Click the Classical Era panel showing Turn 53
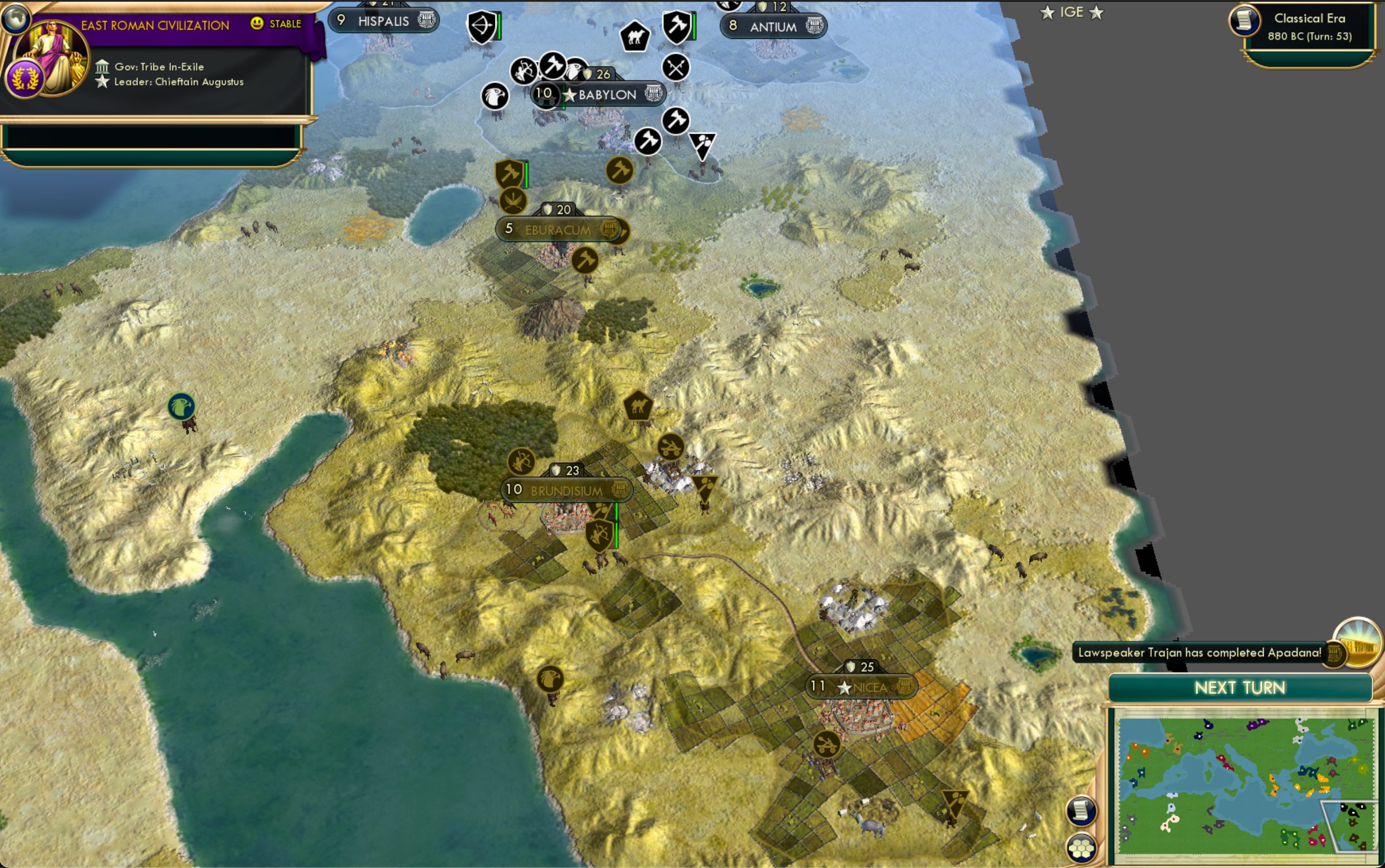The image size is (1385, 868). tap(1309, 26)
